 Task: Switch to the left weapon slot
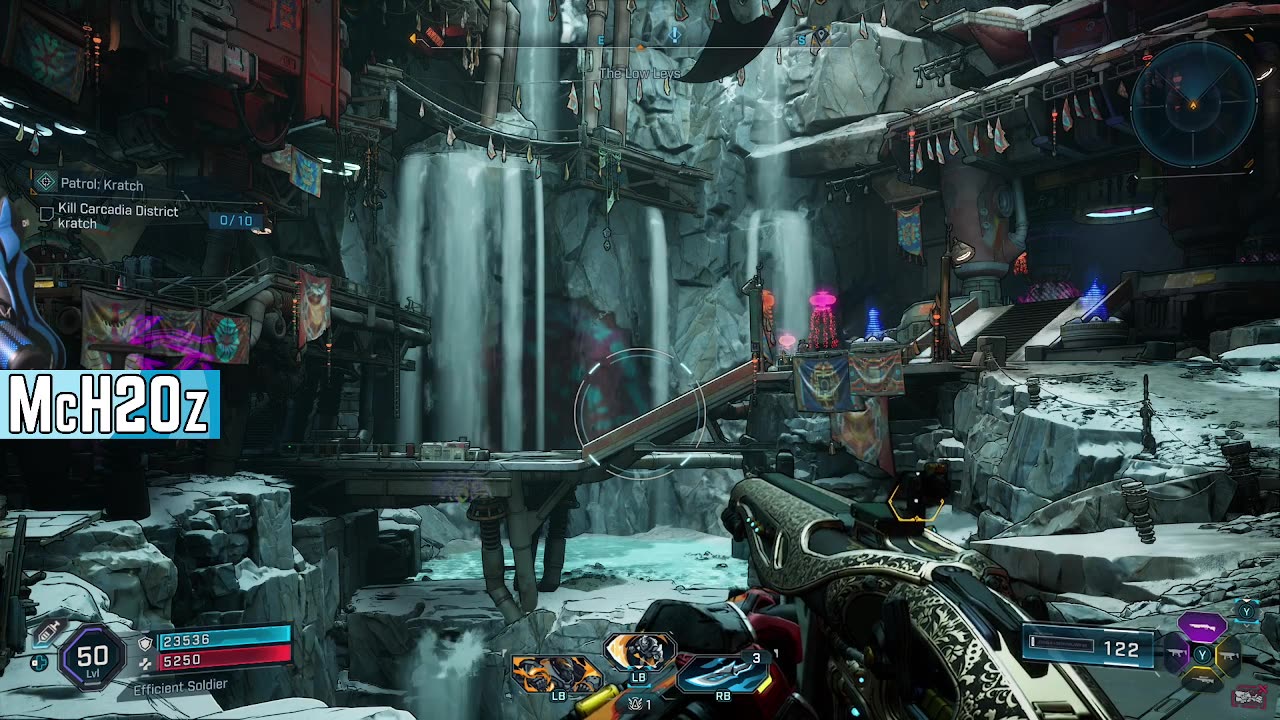coord(1176,654)
